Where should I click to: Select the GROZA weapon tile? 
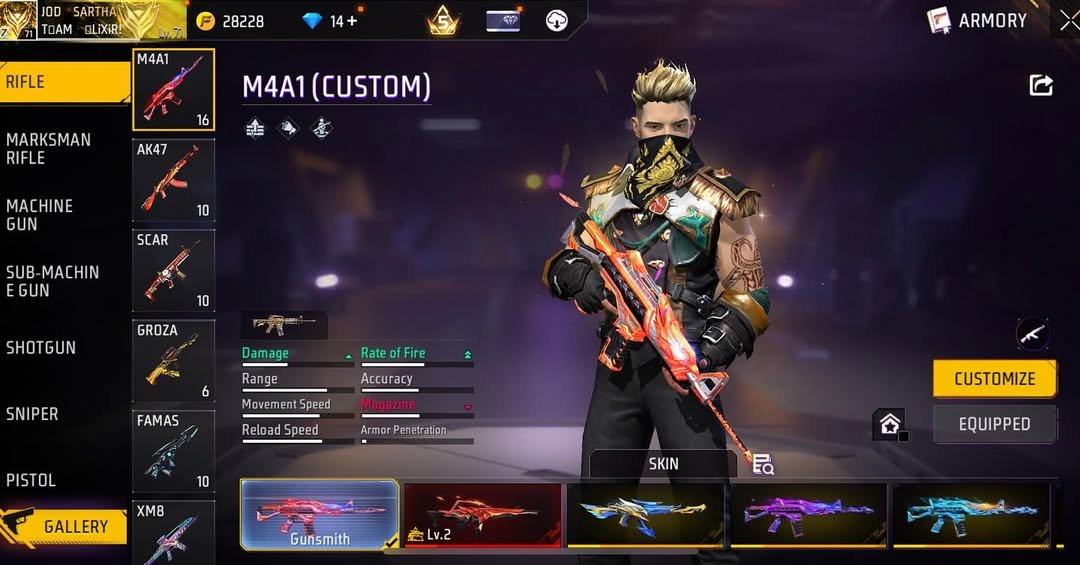tap(174, 360)
